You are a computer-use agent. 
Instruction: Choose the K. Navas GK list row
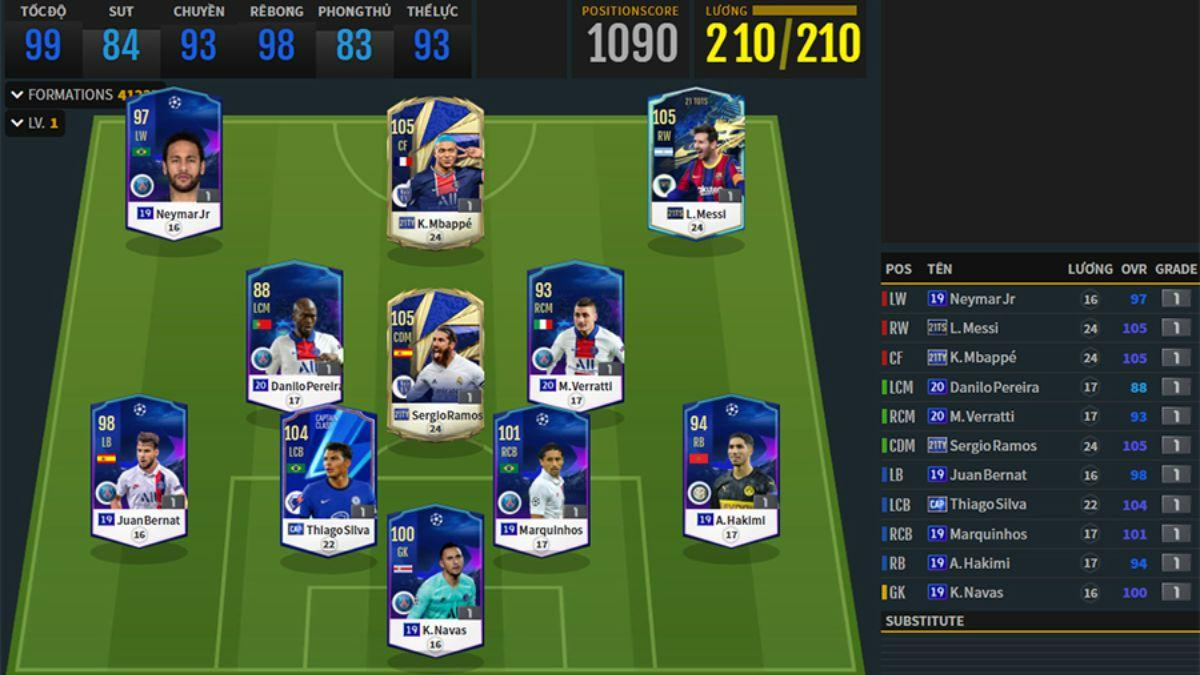1038,592
